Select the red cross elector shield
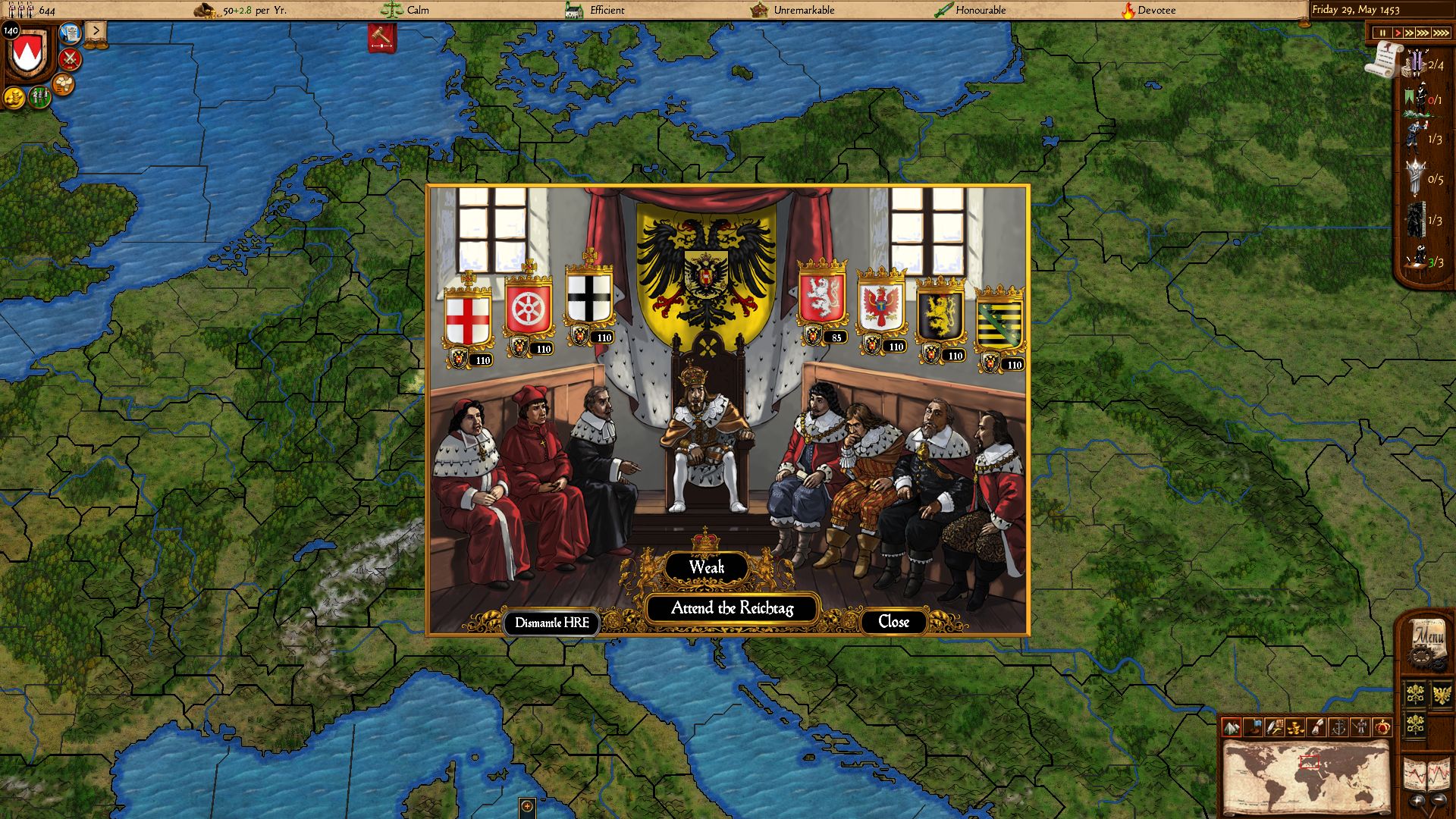This screenshot has height=819, width=1456. click(x=467, y=320)
